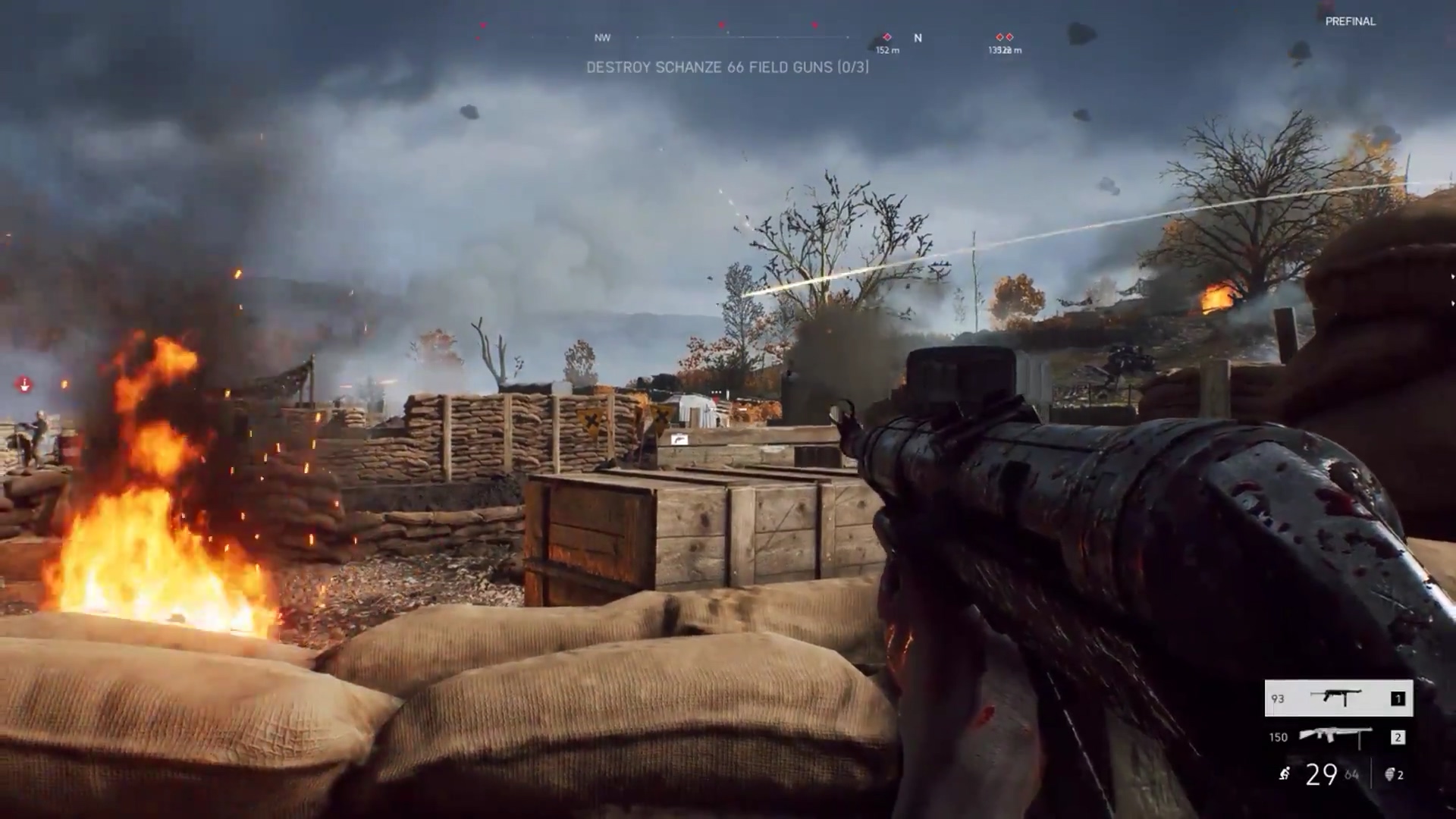
Task: Switch to the machine gun in slot 2
Action: (1338, 736)
